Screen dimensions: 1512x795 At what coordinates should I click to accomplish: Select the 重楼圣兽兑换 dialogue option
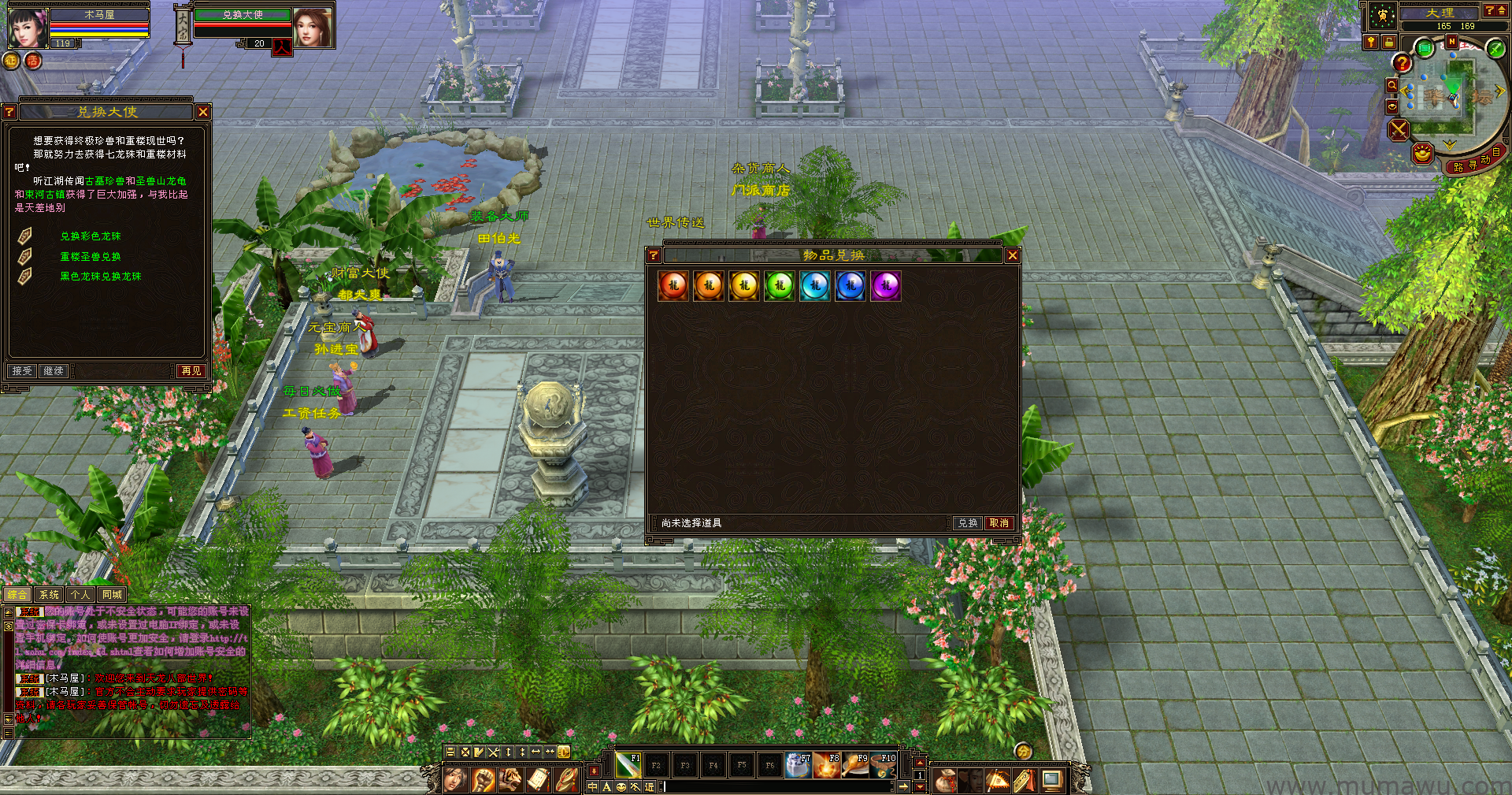tap(91, 257)
